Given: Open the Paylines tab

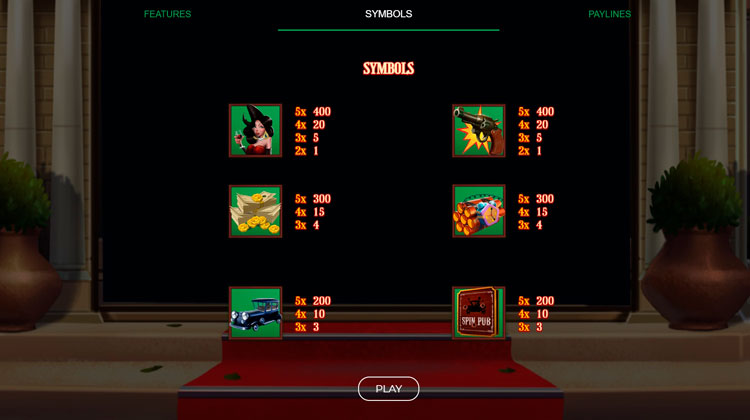Looking at the screenshot, I should pos(609,14).
